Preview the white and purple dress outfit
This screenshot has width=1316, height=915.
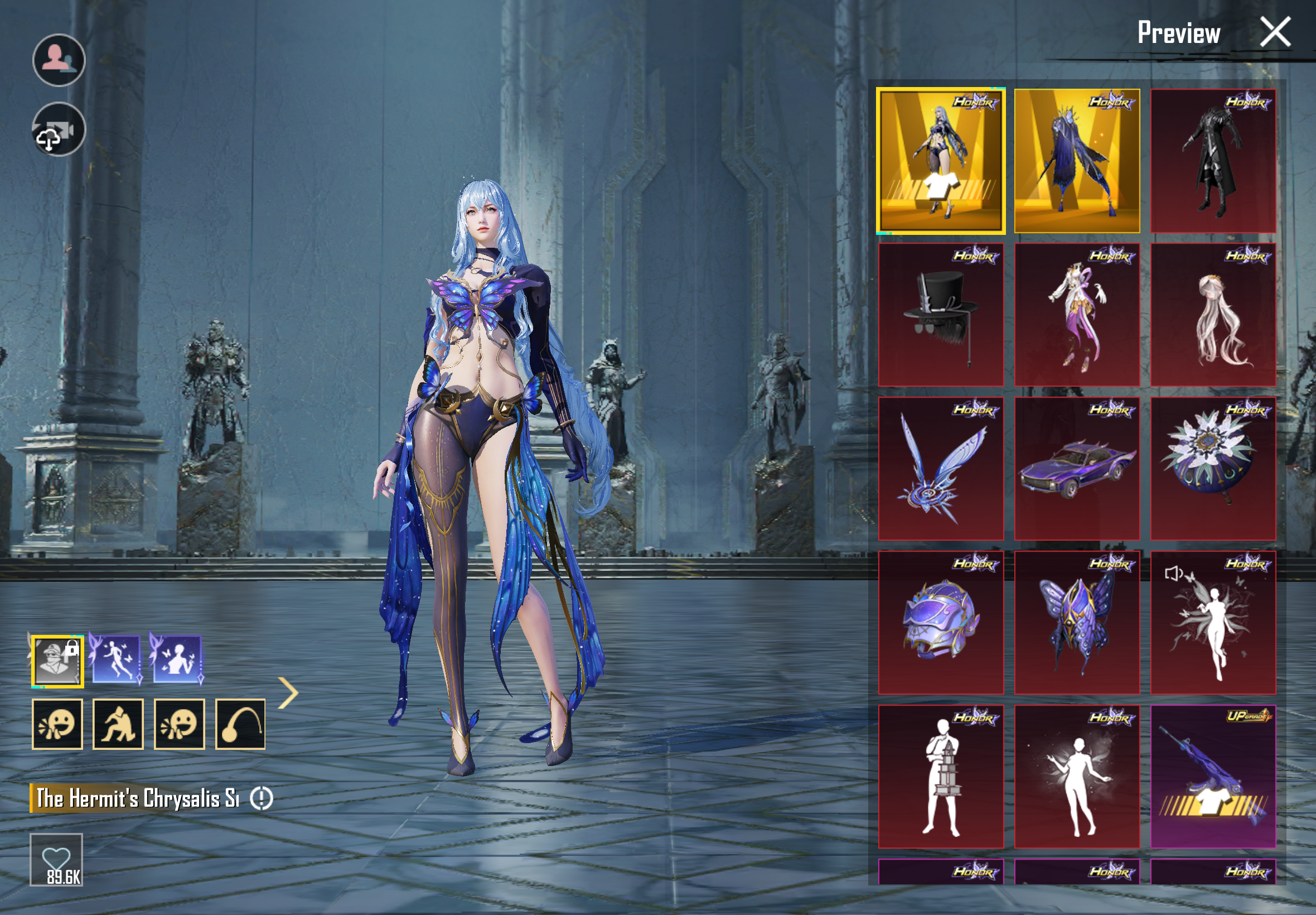(x=1077, y=315)
